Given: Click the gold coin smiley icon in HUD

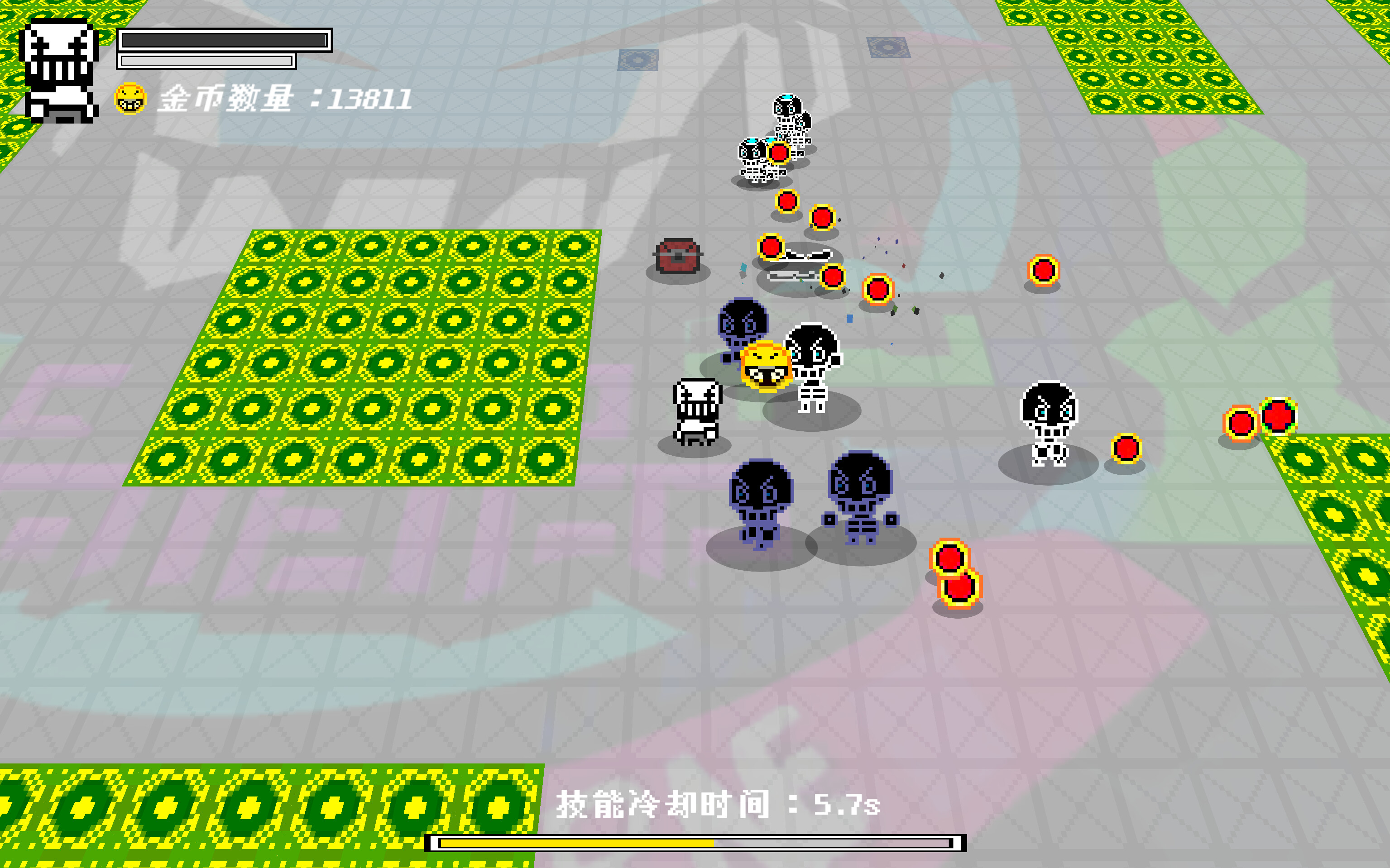Looking at the screenshot, I should point(131,99).
